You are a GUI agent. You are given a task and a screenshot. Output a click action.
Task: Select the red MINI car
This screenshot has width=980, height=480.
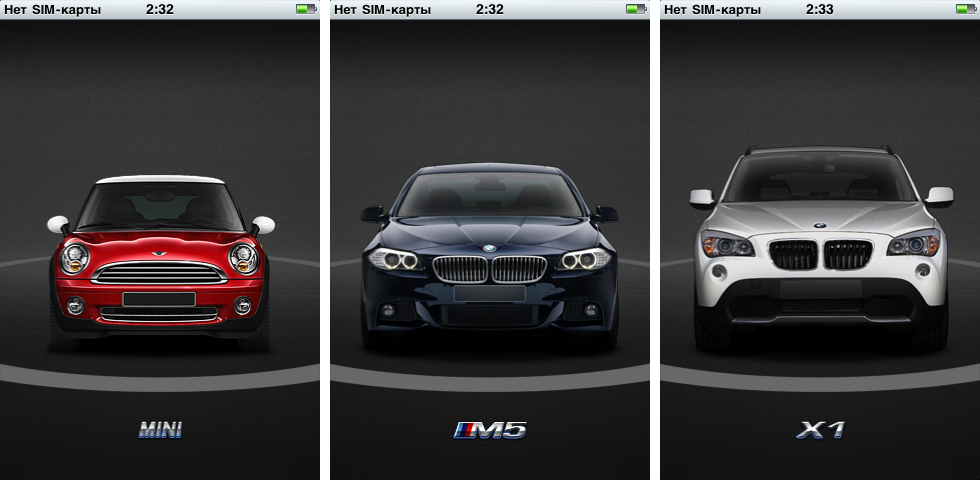click(x=160, y=262)
